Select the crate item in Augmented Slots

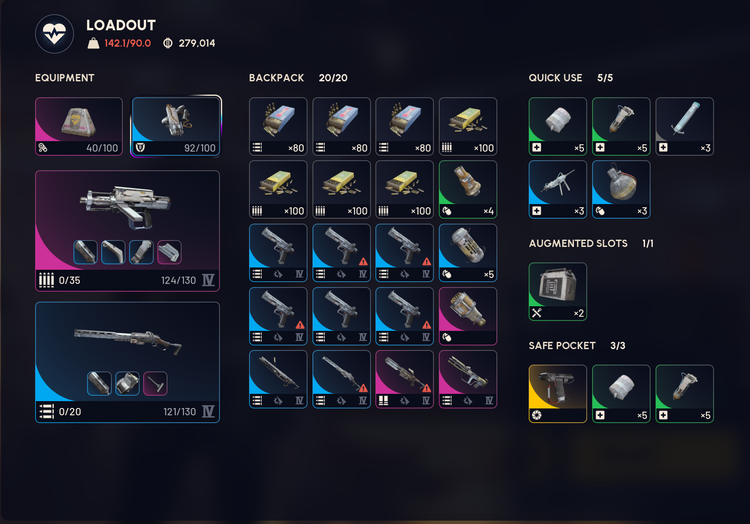point(557,291)
